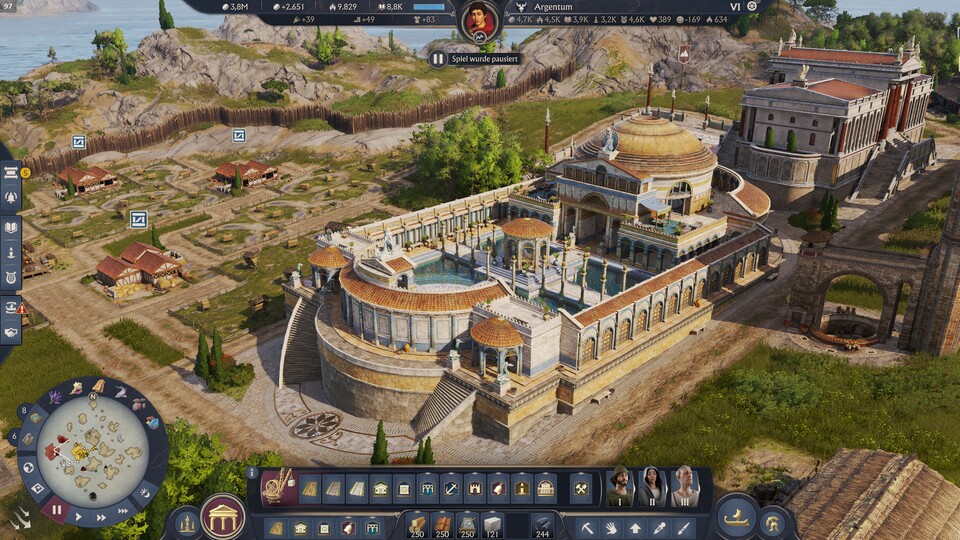Select the Roman helmet military button
The height and width of the screenshot is (540, 960).
tap(773, 521)
